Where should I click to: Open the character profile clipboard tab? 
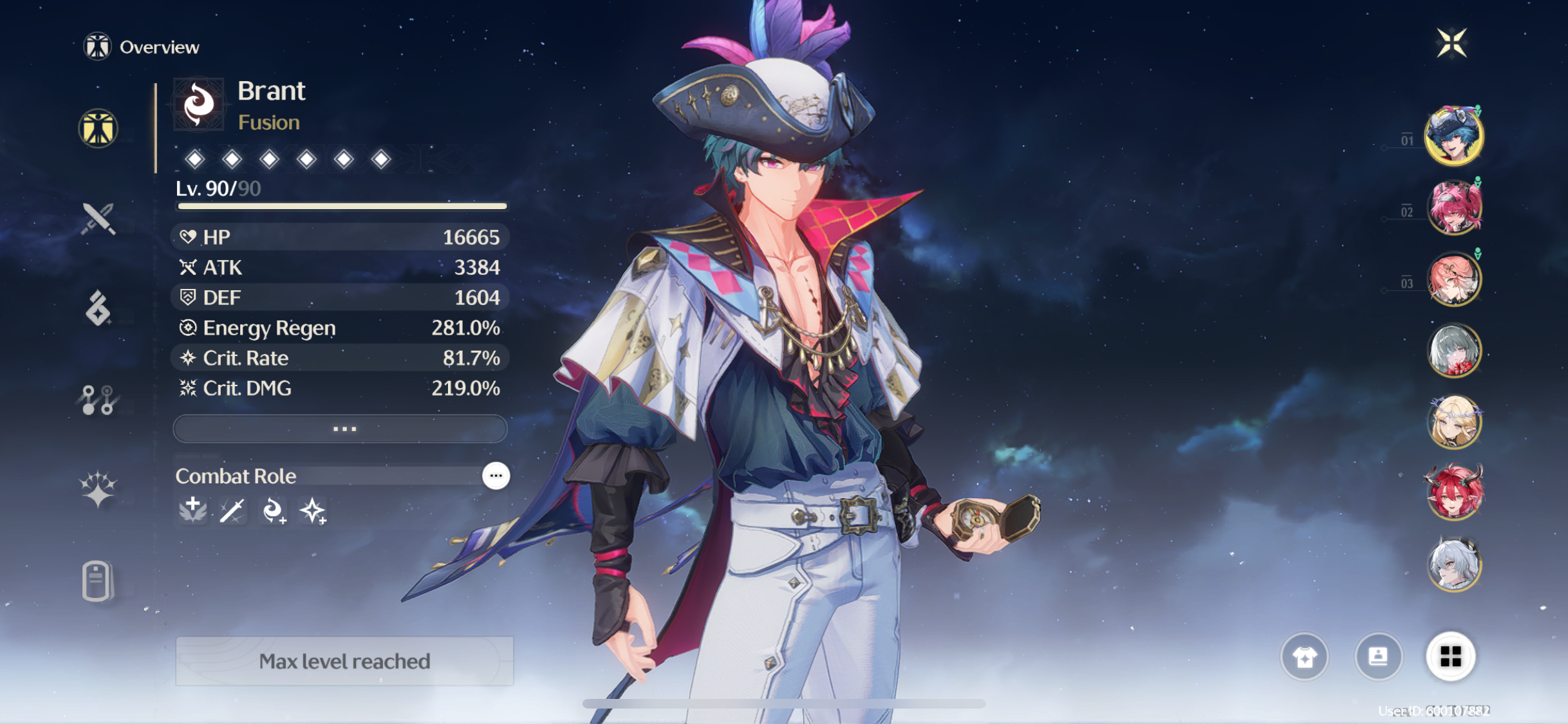(x=98, y=580)
